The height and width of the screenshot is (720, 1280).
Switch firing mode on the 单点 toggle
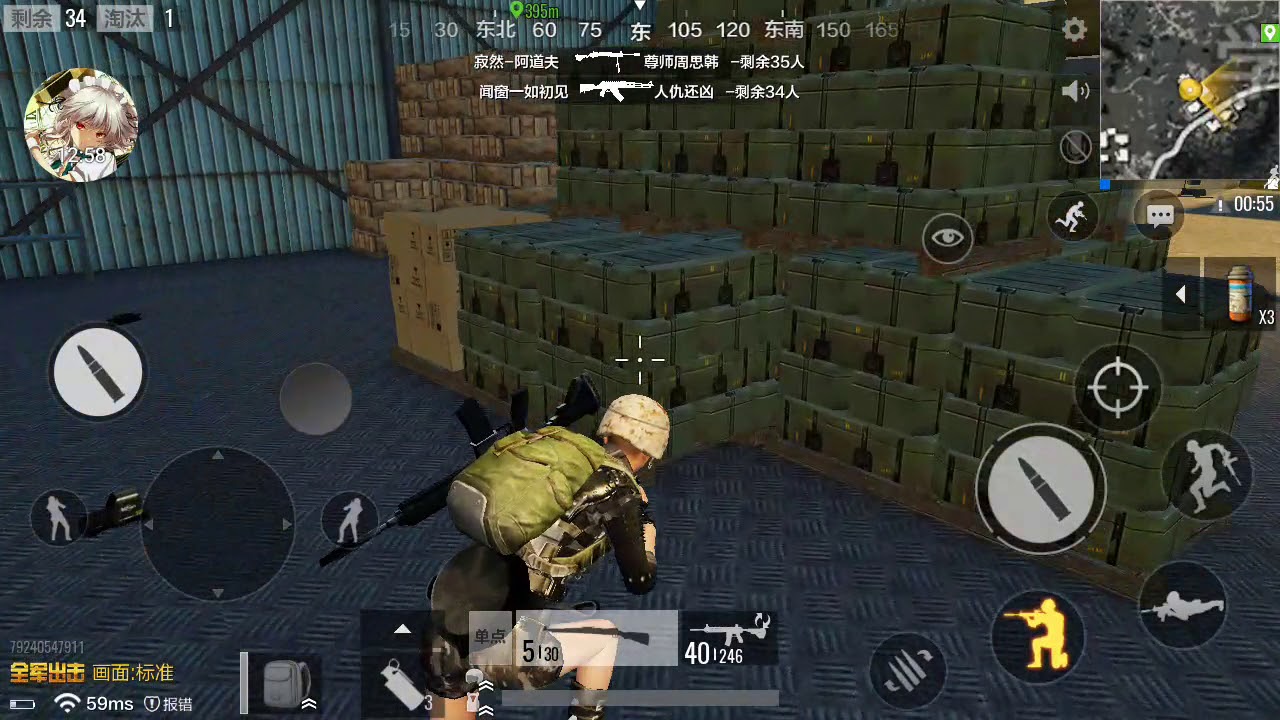(489, 637)
